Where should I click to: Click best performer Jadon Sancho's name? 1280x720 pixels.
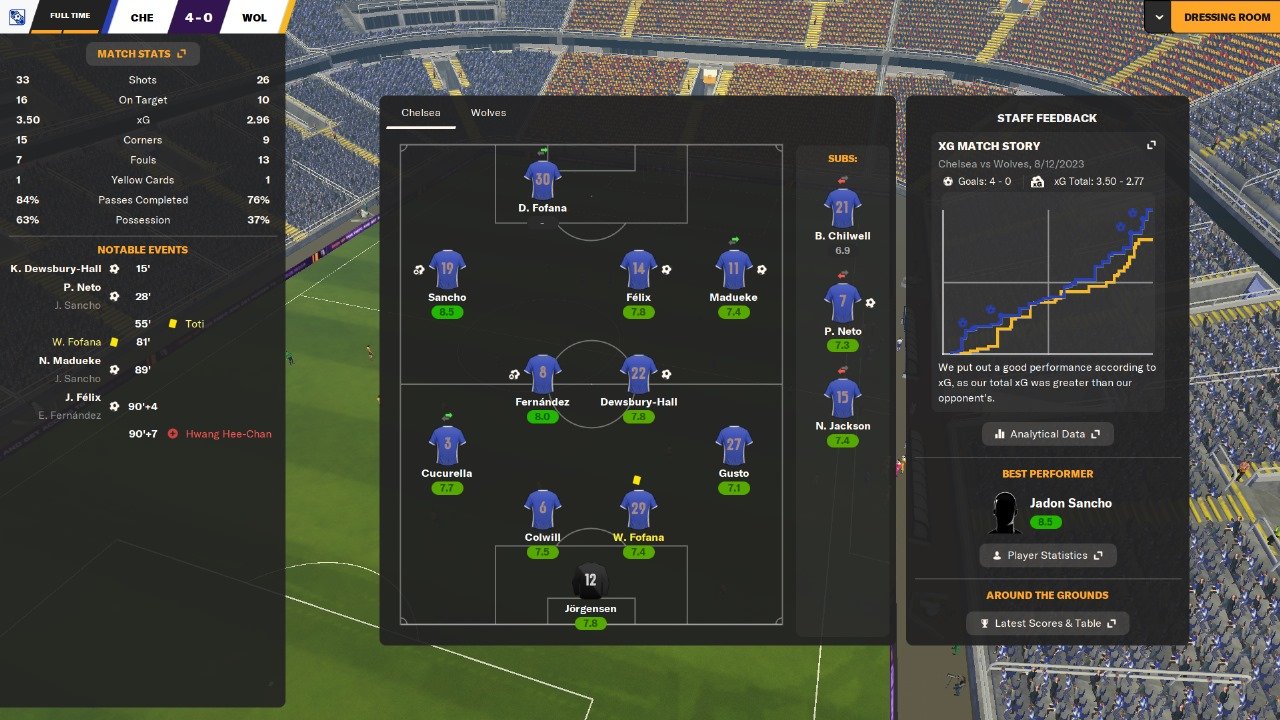1070,503
